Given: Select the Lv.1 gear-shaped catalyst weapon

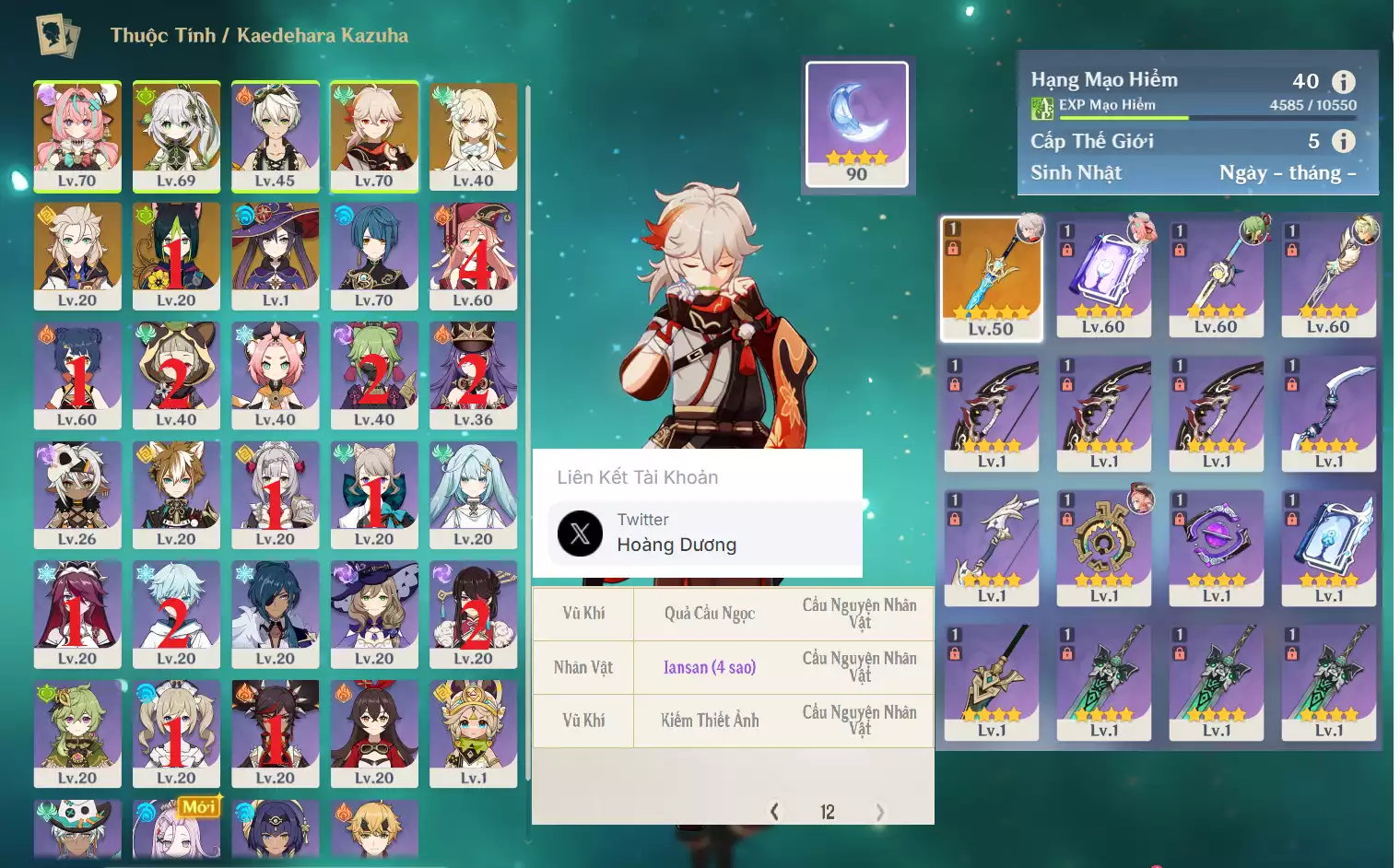Looking at the screenshot, I should point(1103,547).
